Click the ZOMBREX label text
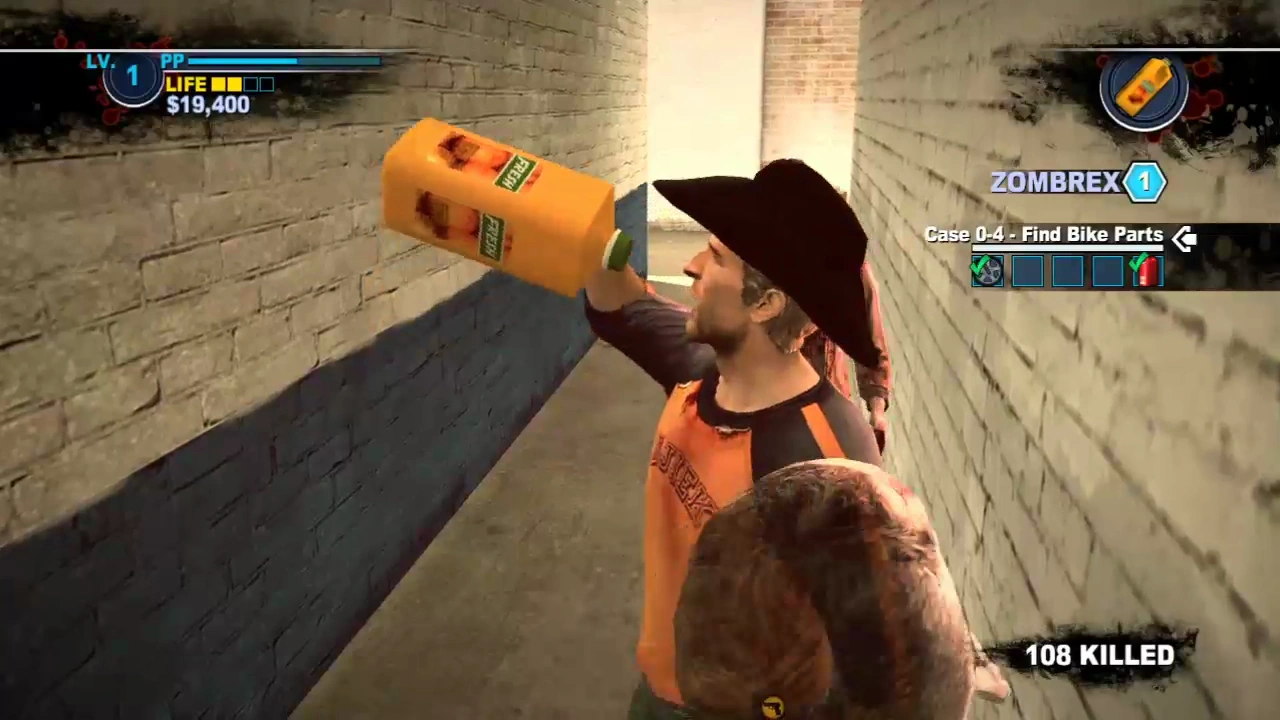The image size is (1280, 720). pyautogui.click(x=1055, y=182)
